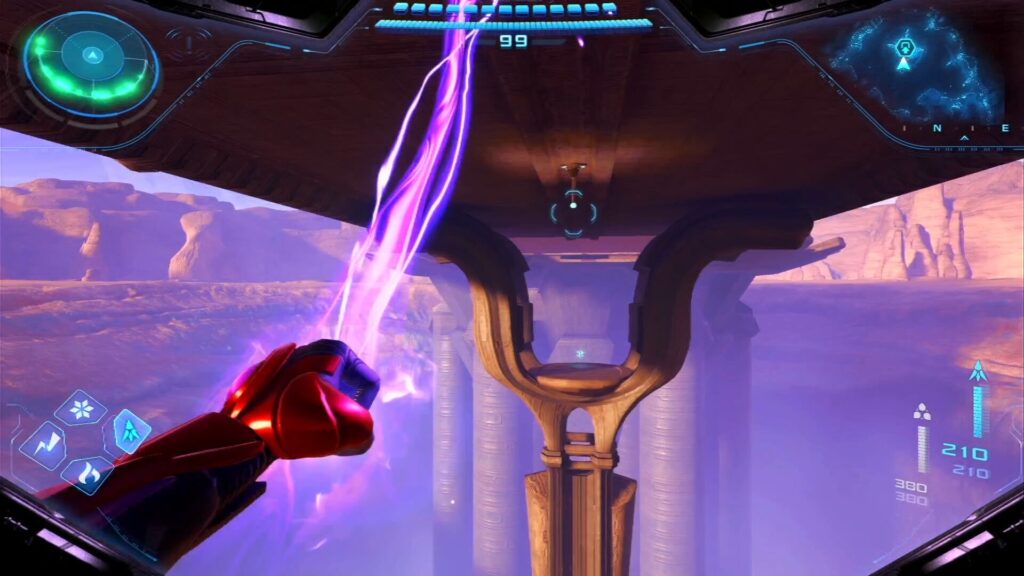Select the cyan missile ammo icon

pos(977,372)
